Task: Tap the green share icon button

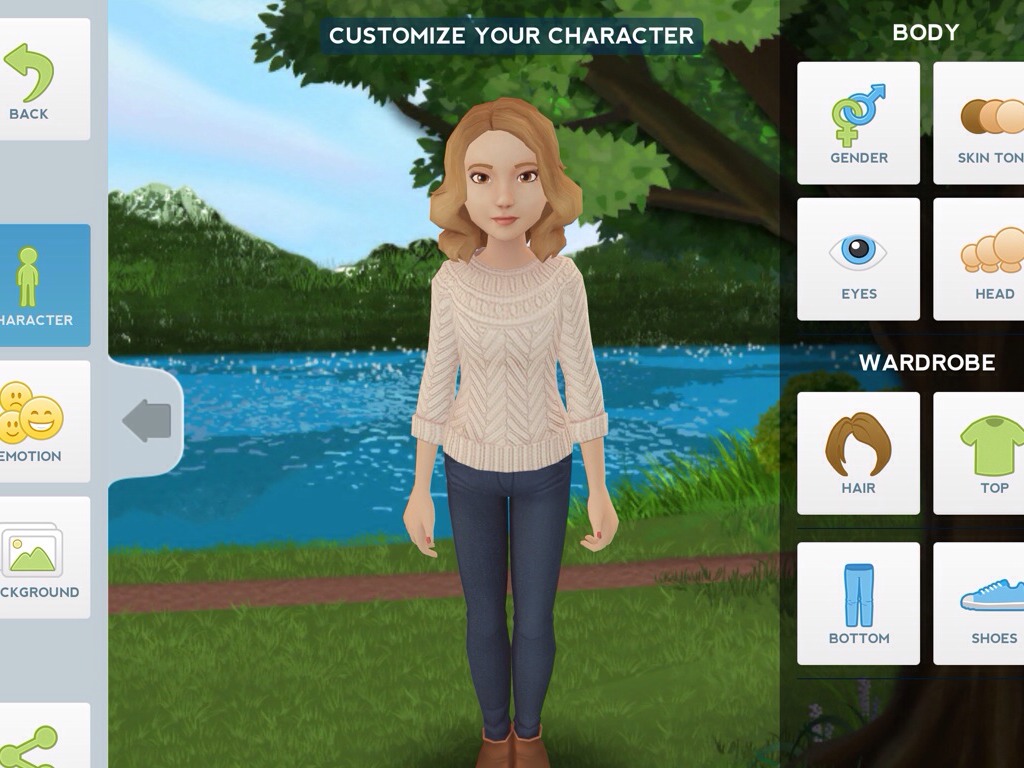Action: [x=34, y=740]
